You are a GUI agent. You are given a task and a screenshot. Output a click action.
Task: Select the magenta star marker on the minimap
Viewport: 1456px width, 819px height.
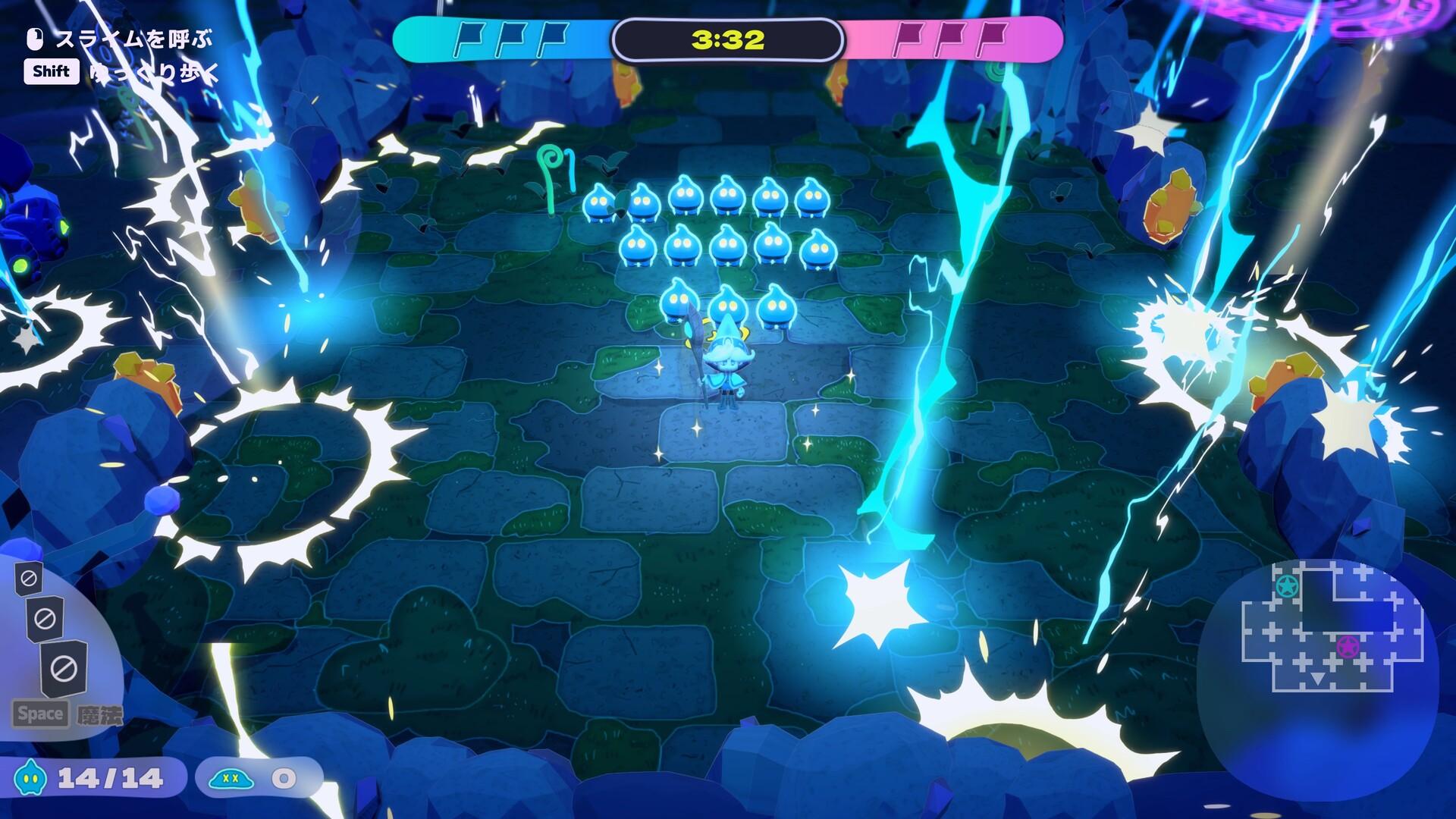1348,647
